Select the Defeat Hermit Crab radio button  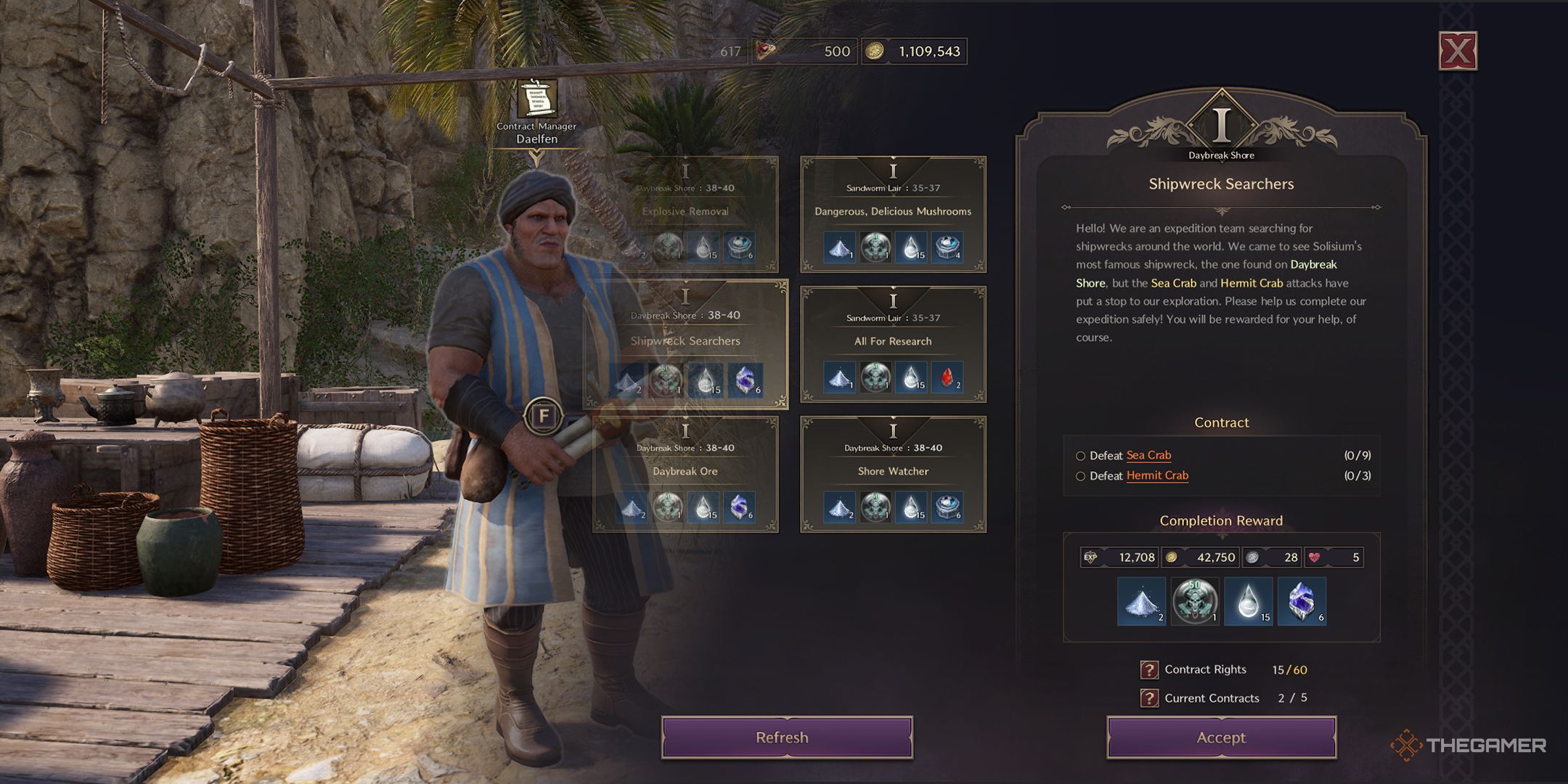1082,476
